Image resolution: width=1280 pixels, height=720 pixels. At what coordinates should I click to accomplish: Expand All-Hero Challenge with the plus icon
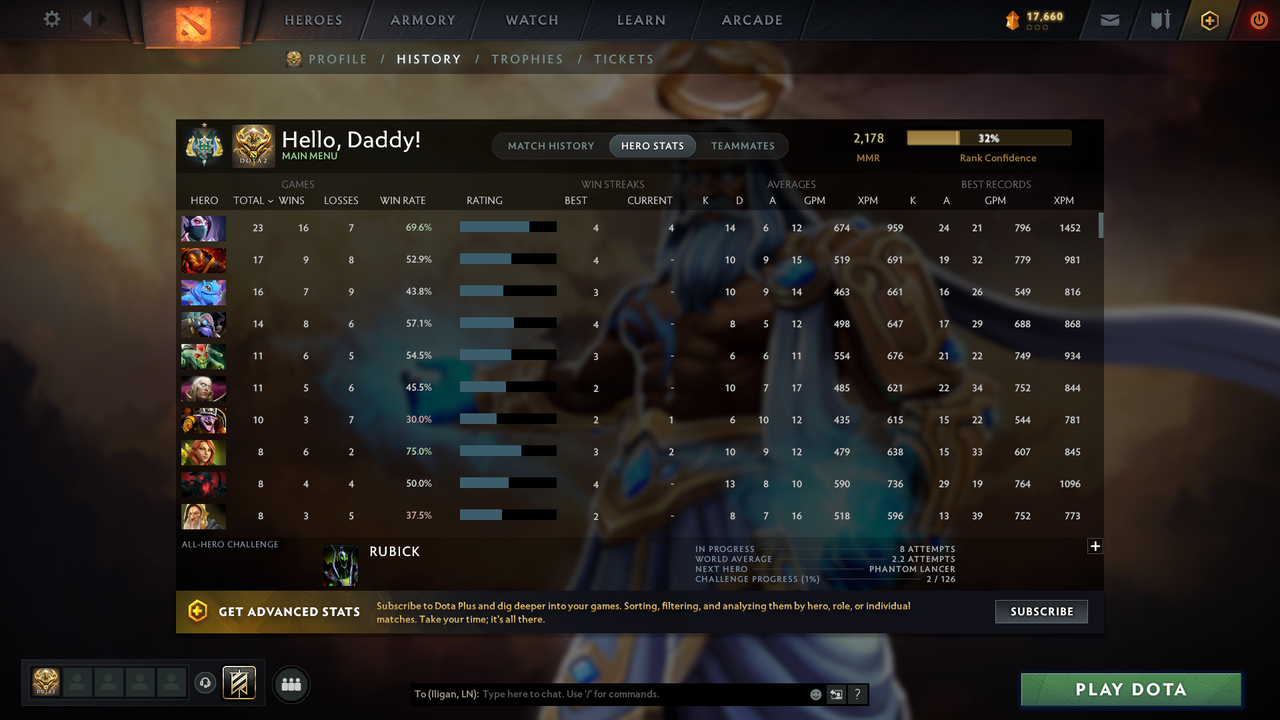[1095, 546]
